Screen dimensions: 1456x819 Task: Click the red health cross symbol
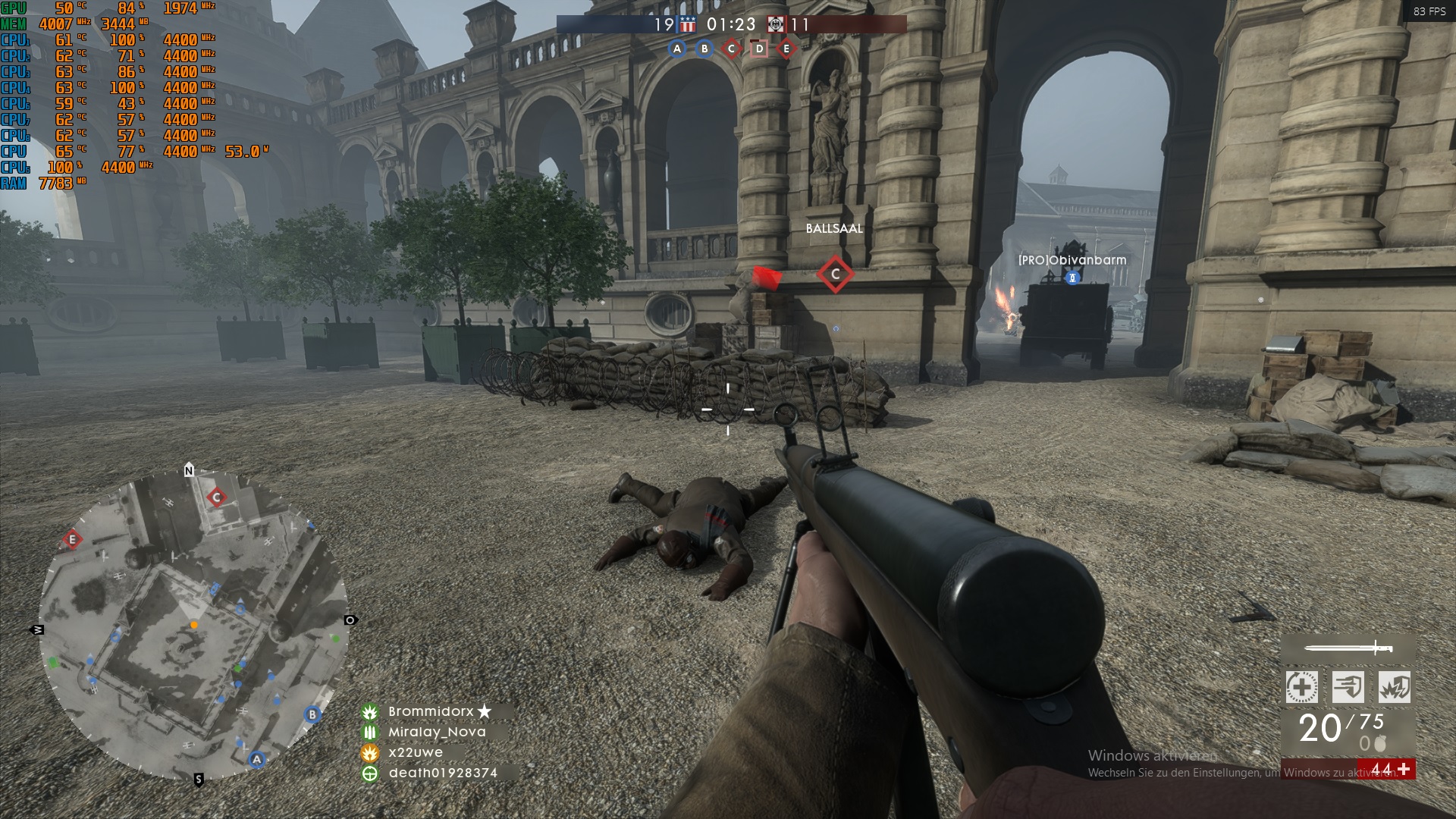click(1405, 770)
